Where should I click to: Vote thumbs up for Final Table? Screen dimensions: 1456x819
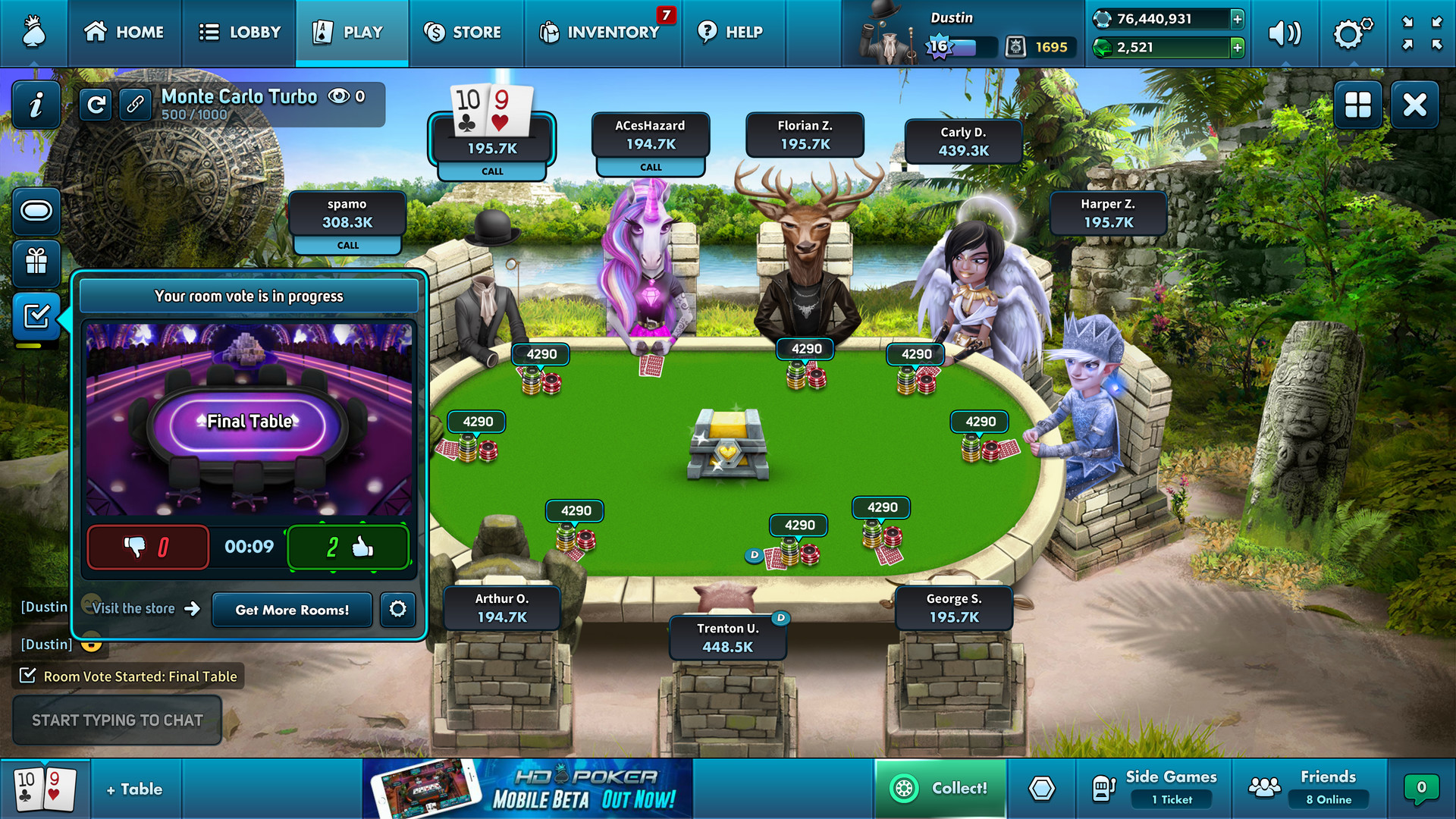click(x=348, y=548)
